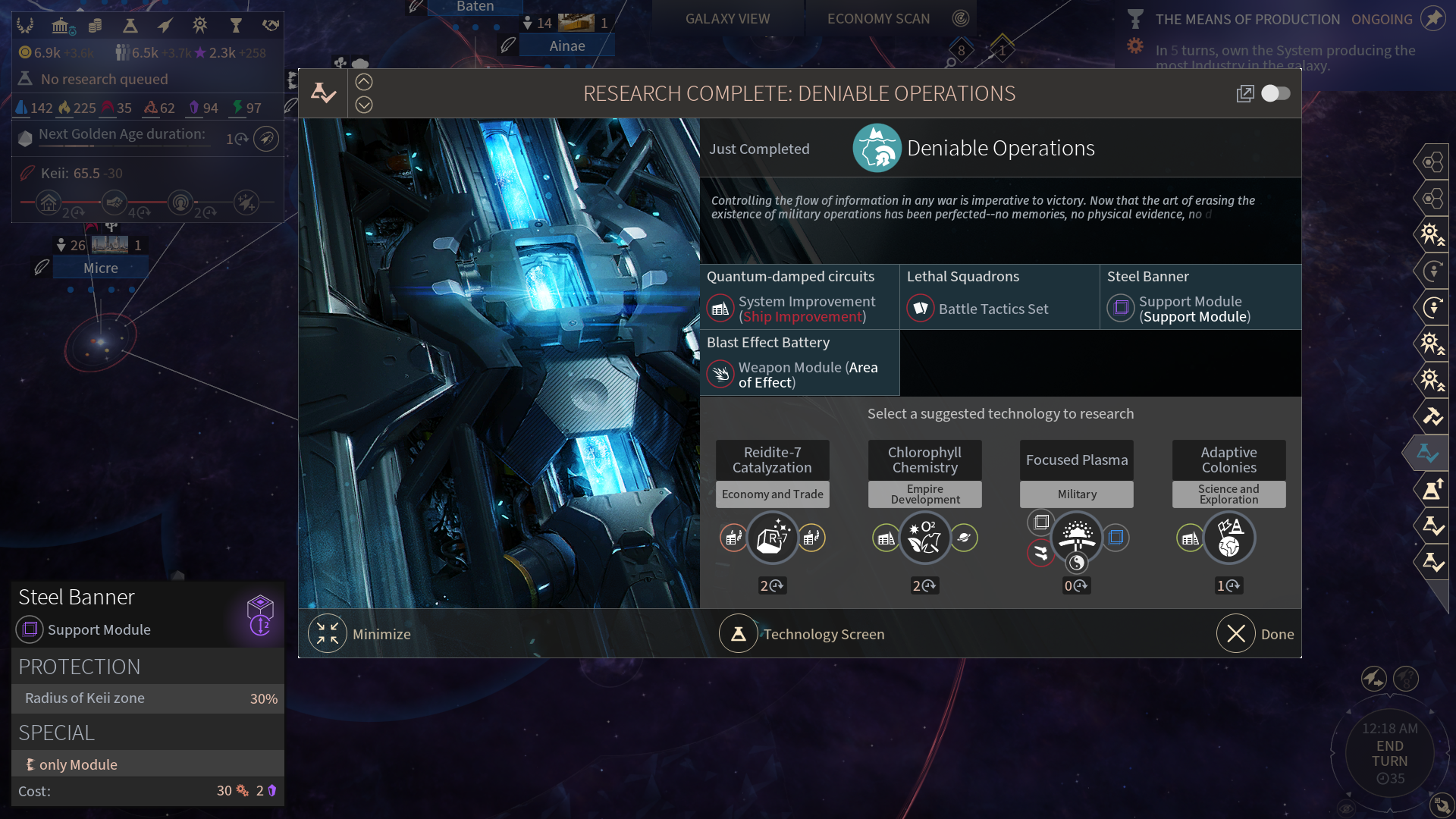
Task: Open The Means of Production quest tracker
Action: click(1247, 19)
